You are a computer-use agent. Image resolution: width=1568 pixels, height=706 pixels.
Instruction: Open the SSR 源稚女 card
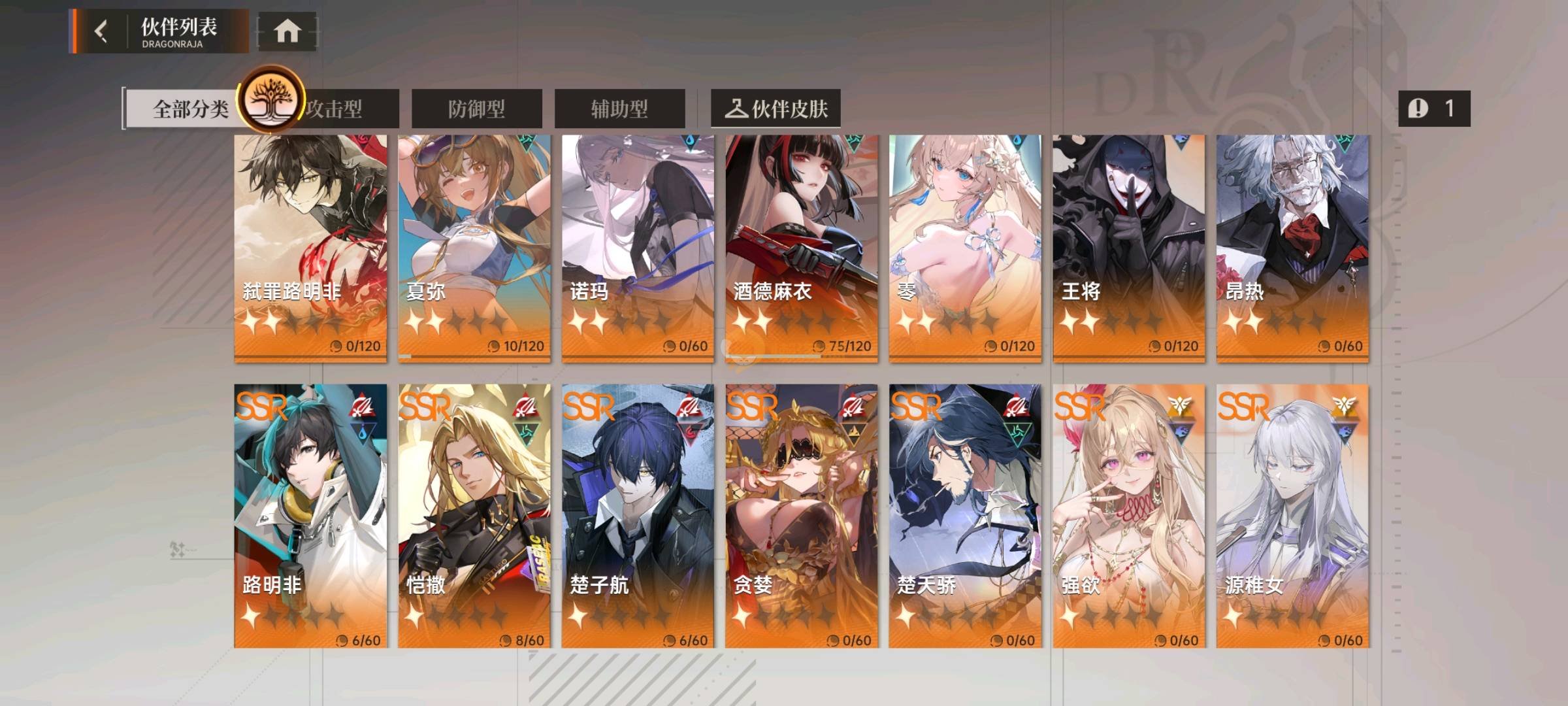(1292, 515)
